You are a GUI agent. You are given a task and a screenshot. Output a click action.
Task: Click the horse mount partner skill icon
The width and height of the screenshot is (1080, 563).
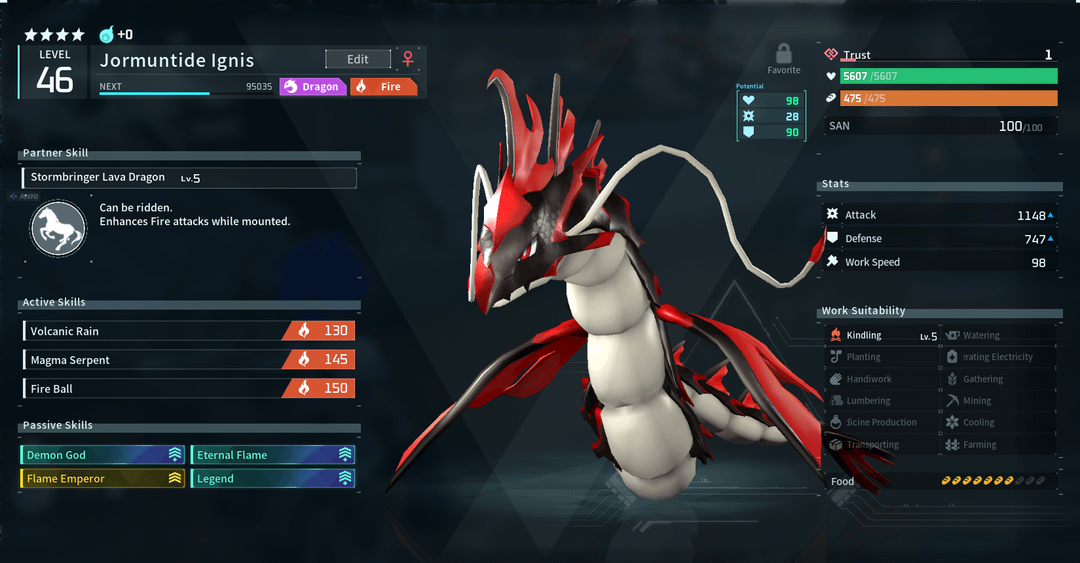[58, 228]
